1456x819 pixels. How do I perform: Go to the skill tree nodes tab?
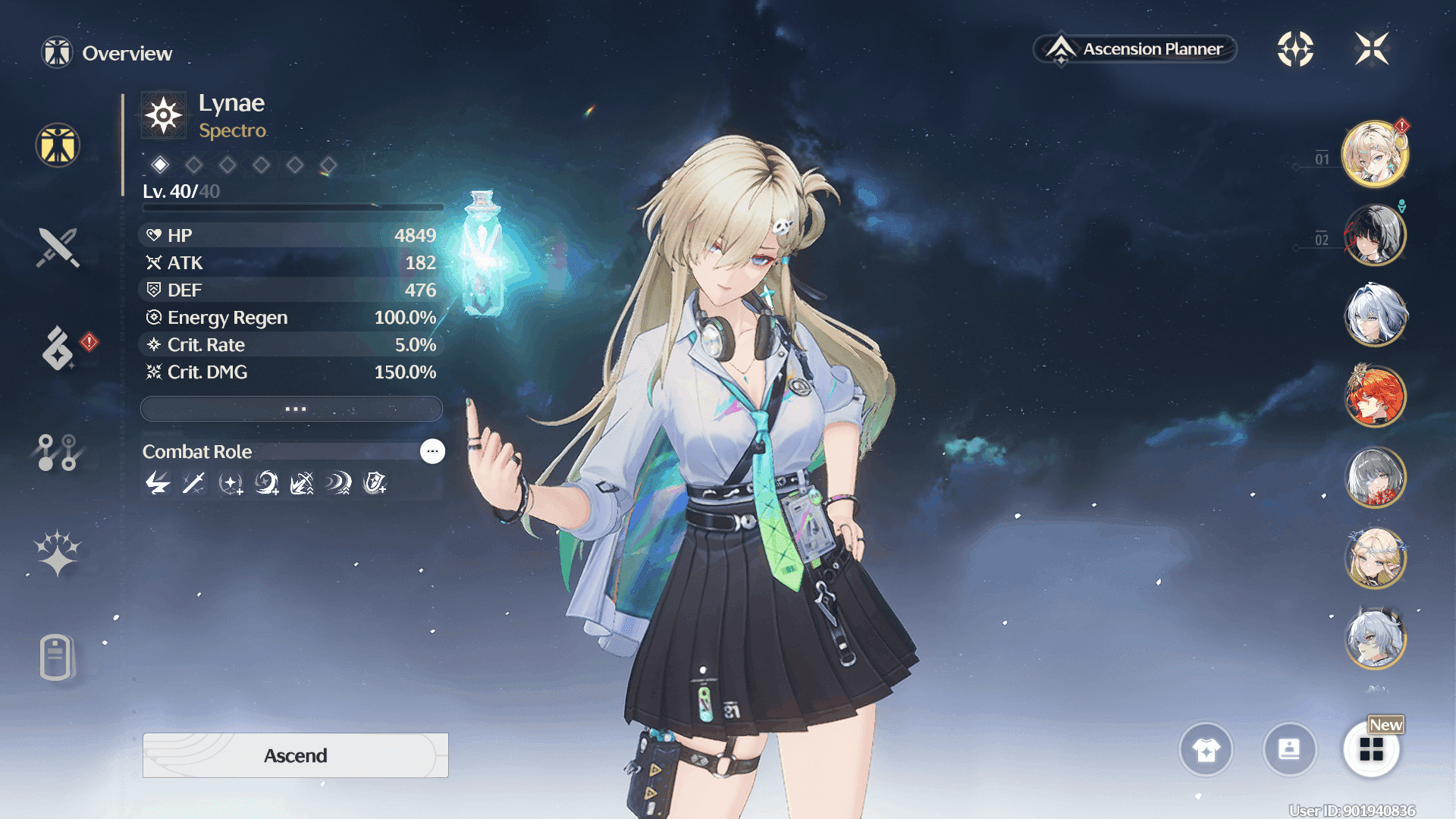pyautogui.click(x=58, y=452)
